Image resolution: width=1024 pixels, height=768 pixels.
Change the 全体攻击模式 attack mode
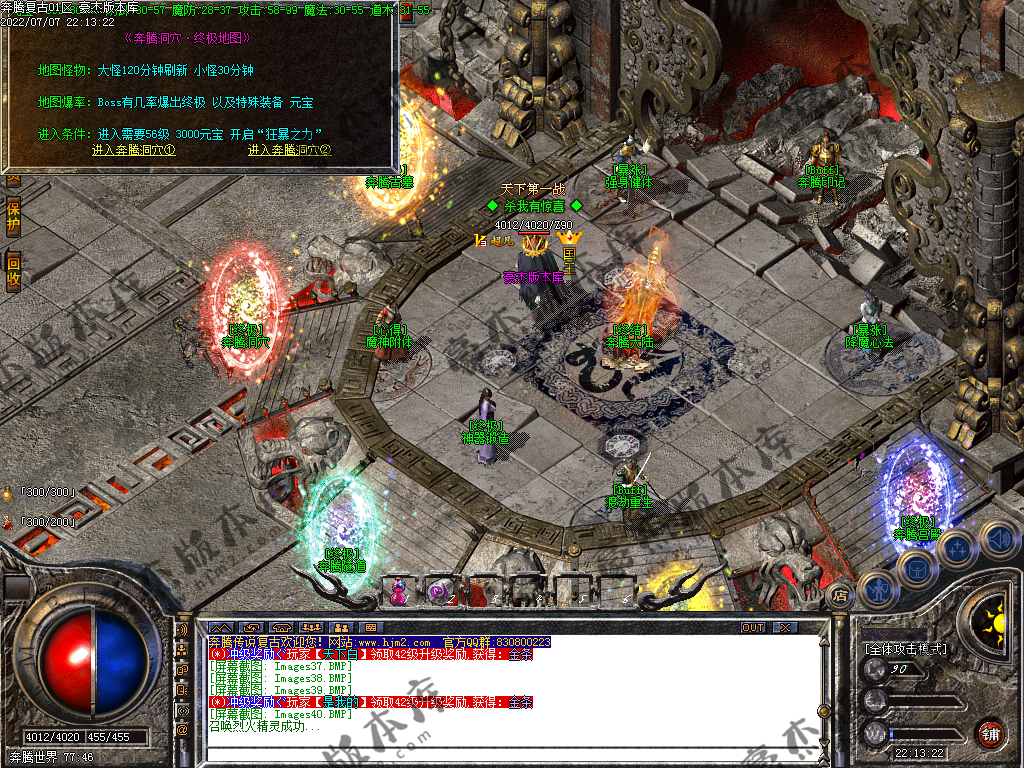pos(906,649)
